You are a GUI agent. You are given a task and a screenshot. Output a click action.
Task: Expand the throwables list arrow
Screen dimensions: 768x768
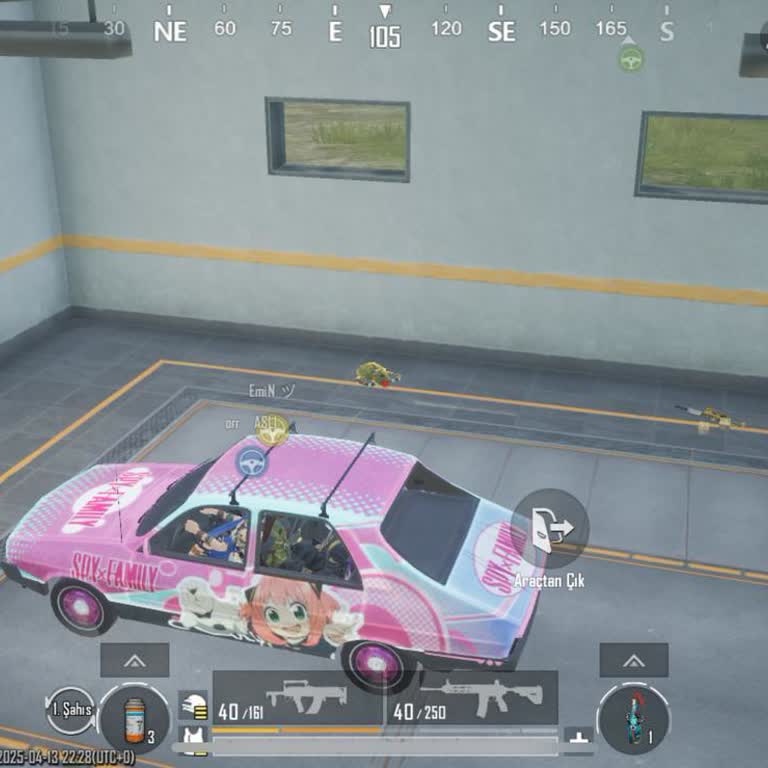(x=633, y=660)
